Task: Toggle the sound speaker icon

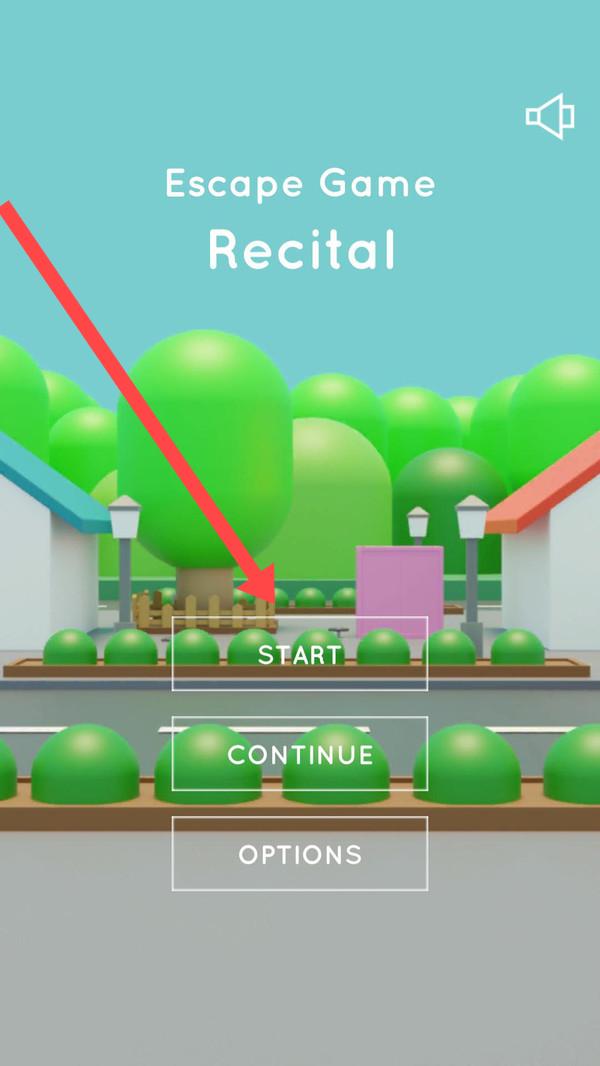Action: [550, 118]
